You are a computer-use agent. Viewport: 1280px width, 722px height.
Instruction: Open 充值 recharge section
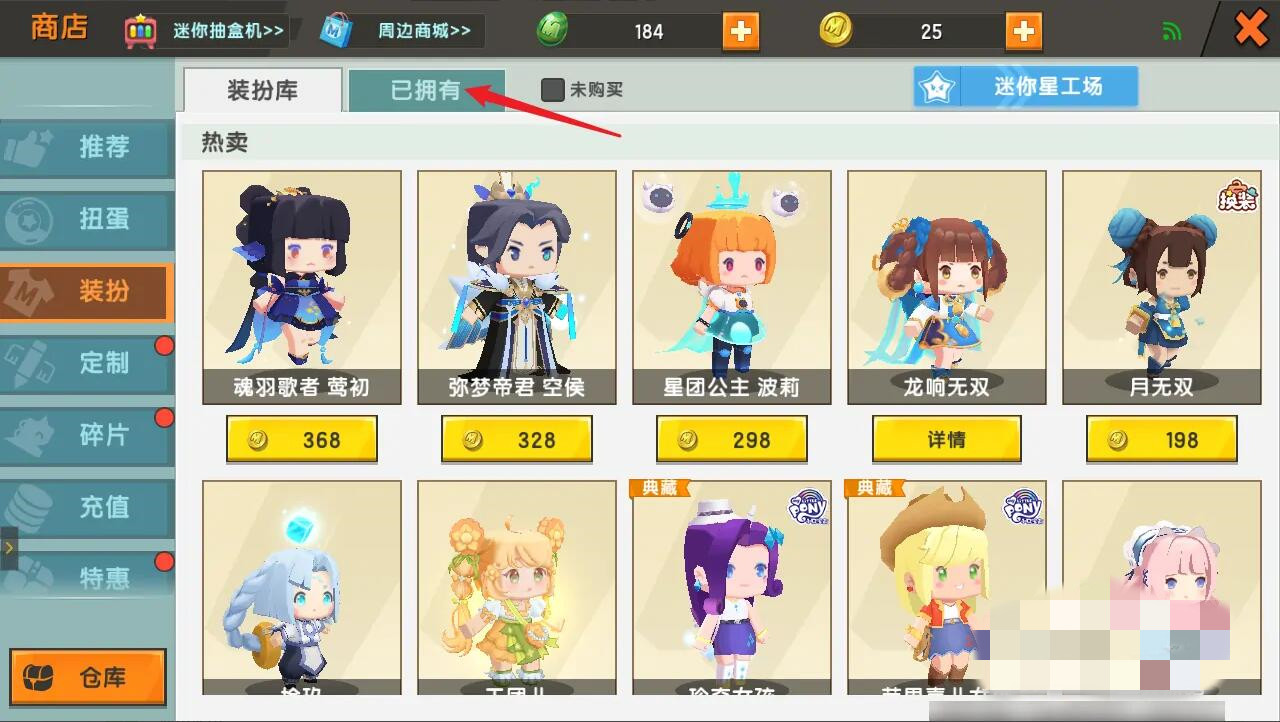click(x=87, y=508)
